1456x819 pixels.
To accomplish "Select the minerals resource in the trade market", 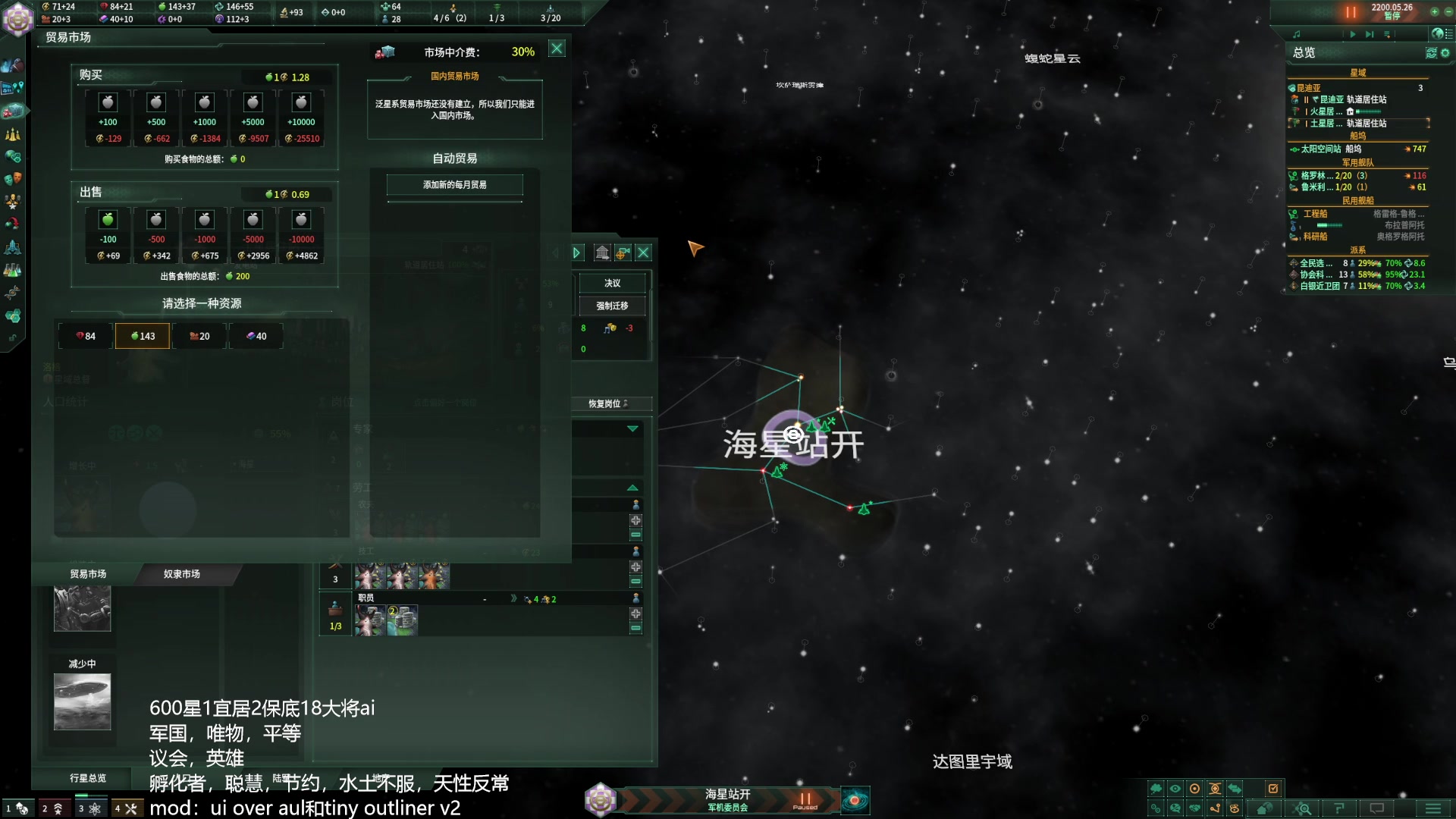I will pyautogui.click(x=85, y=335).
